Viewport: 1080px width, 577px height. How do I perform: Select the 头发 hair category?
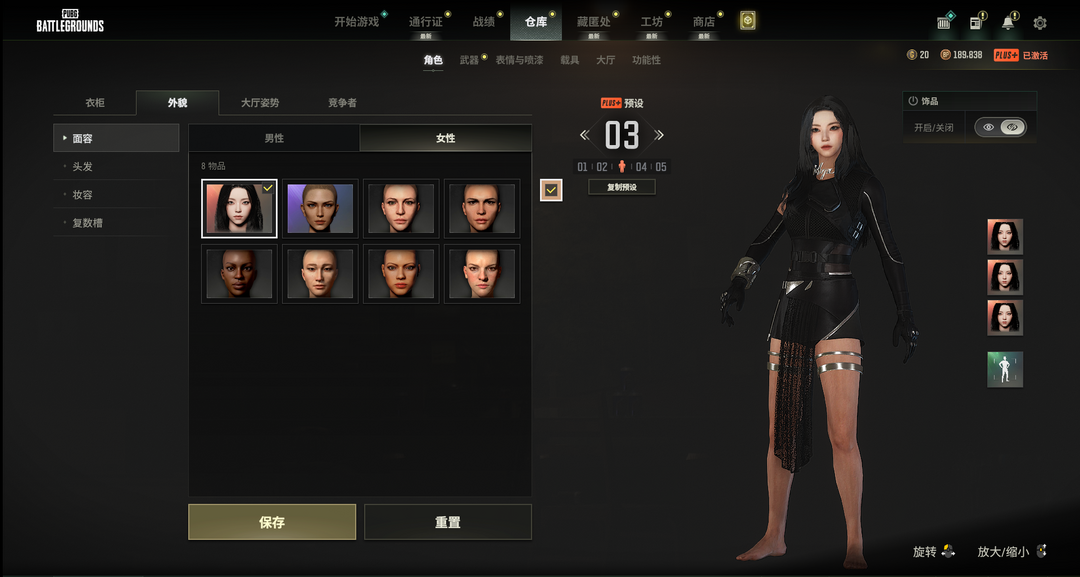[83, 167]
